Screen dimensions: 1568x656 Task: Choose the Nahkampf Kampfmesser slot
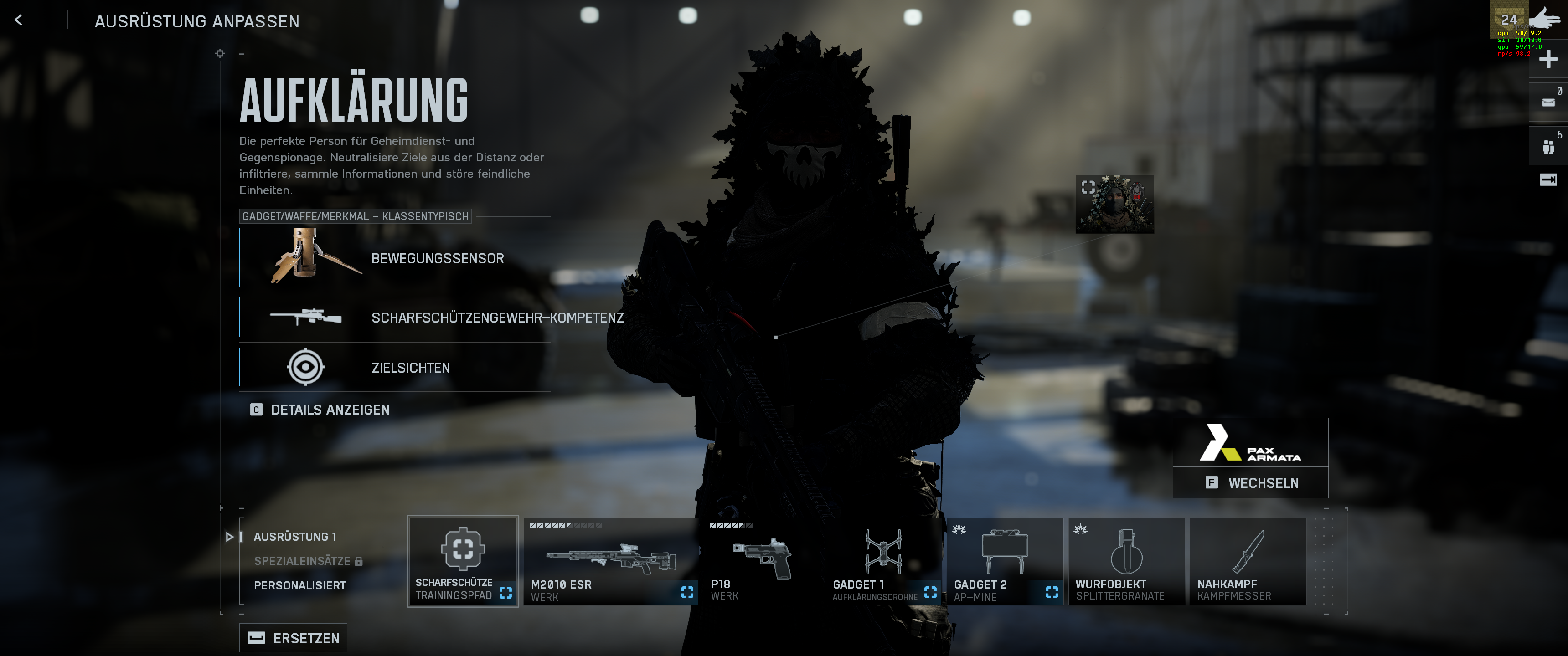(1248, 561)
